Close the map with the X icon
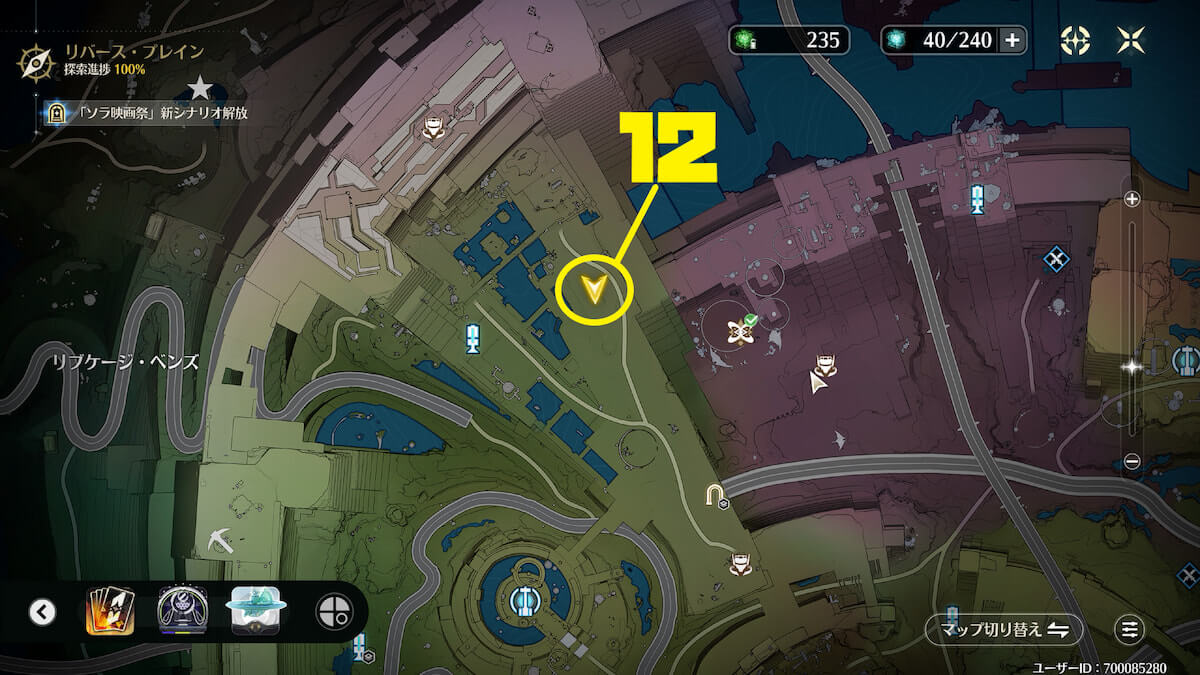Image resolution: width=1200 pixels, height=675 pixels. click(x=1131, y=40)
